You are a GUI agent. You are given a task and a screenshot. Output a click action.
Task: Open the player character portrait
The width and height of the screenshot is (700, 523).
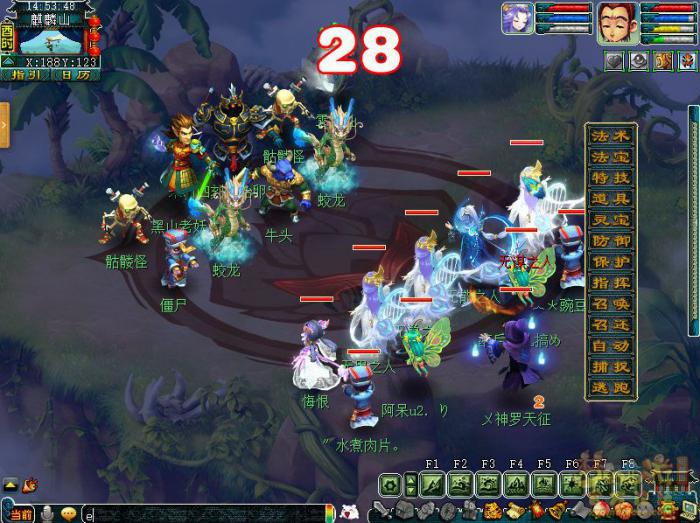pyautogui.click(x=618, y=22)
